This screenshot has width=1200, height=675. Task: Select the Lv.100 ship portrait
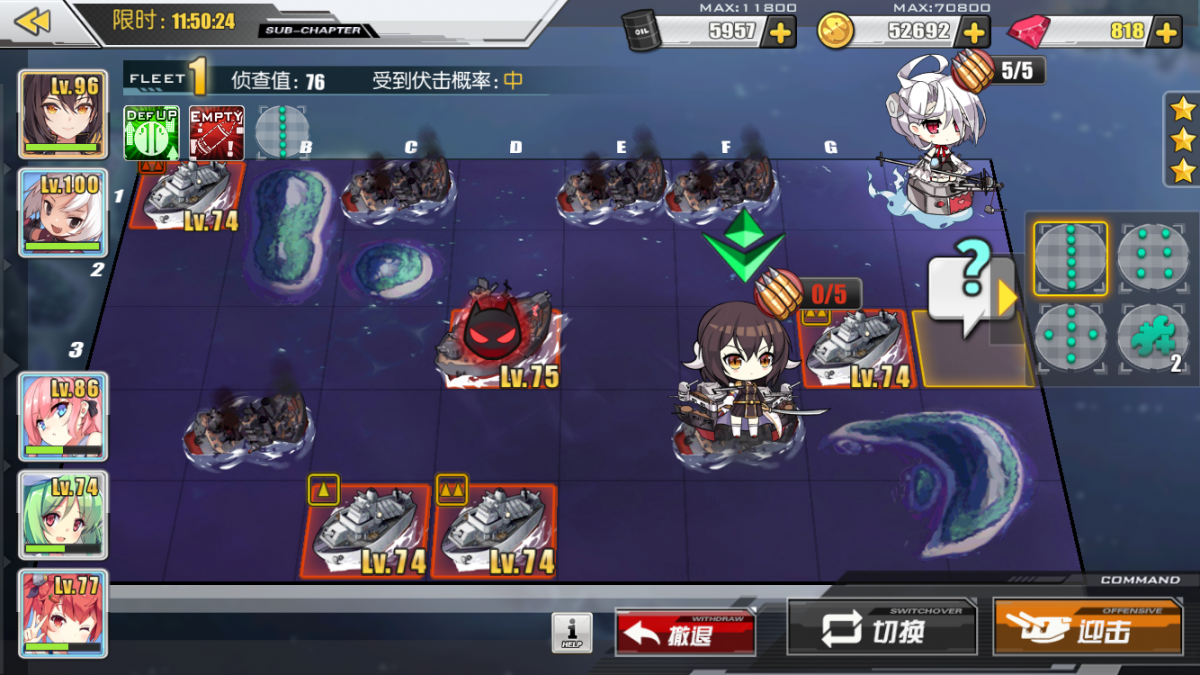click(x=62, y=212)
